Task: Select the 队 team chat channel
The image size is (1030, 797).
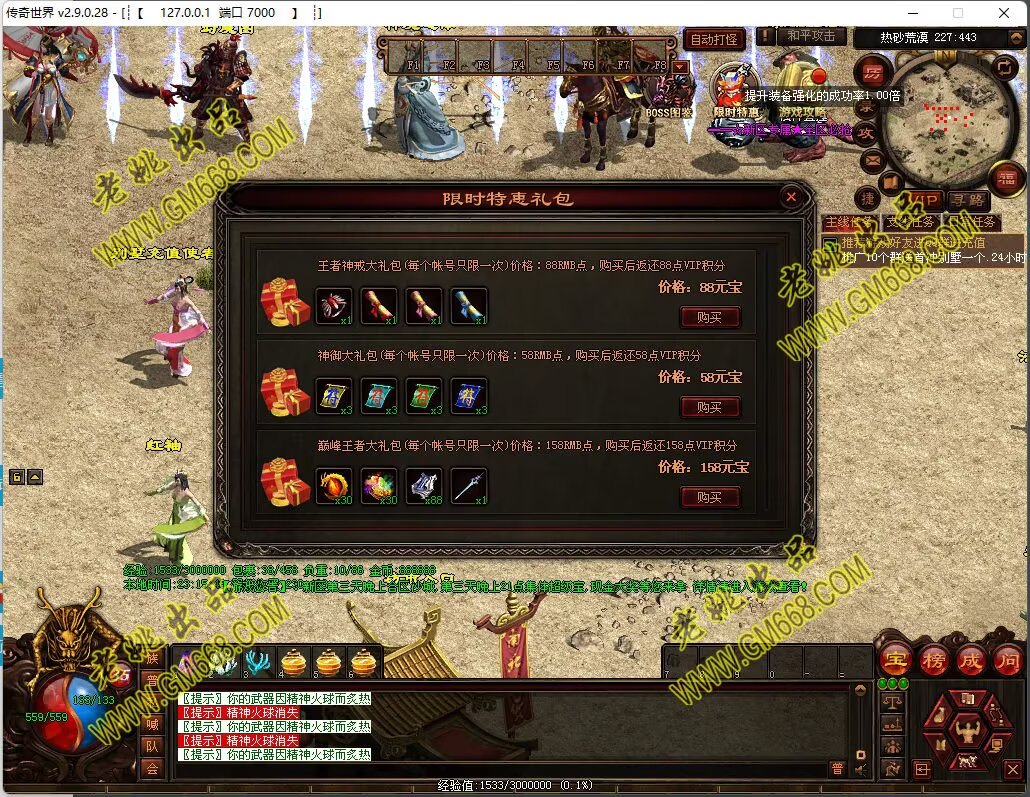Action: 152,746
